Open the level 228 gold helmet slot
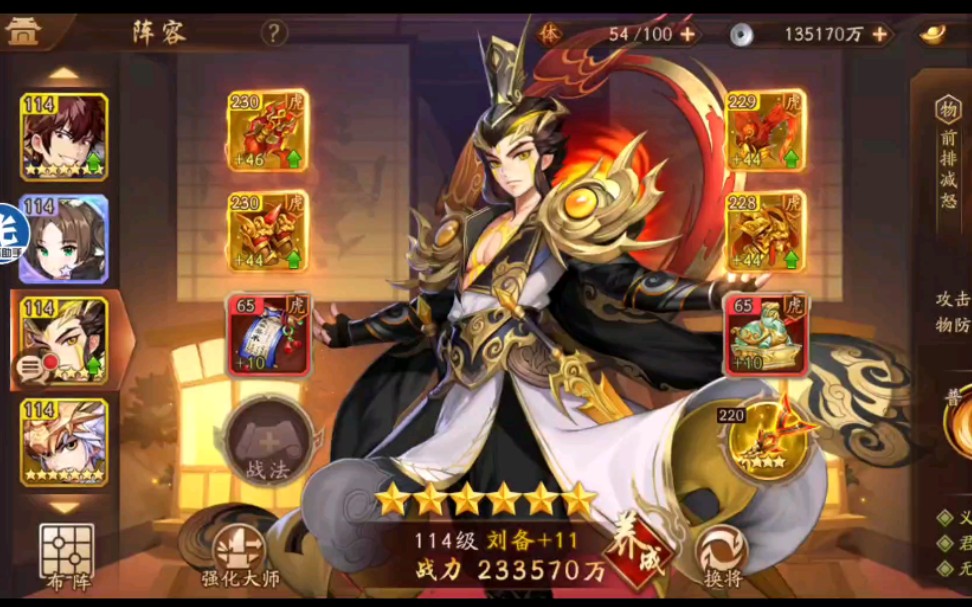 (765, 232)
